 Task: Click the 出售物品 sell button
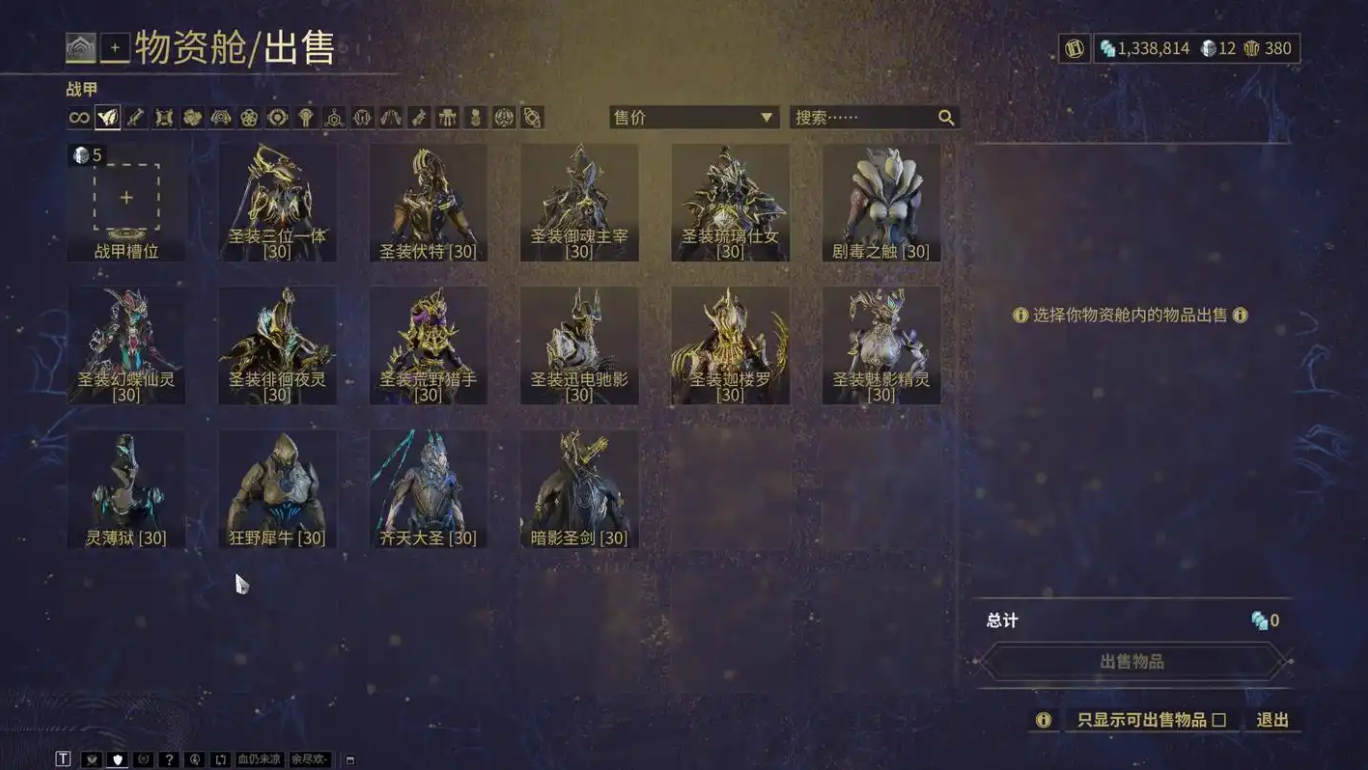point(1131,662)
